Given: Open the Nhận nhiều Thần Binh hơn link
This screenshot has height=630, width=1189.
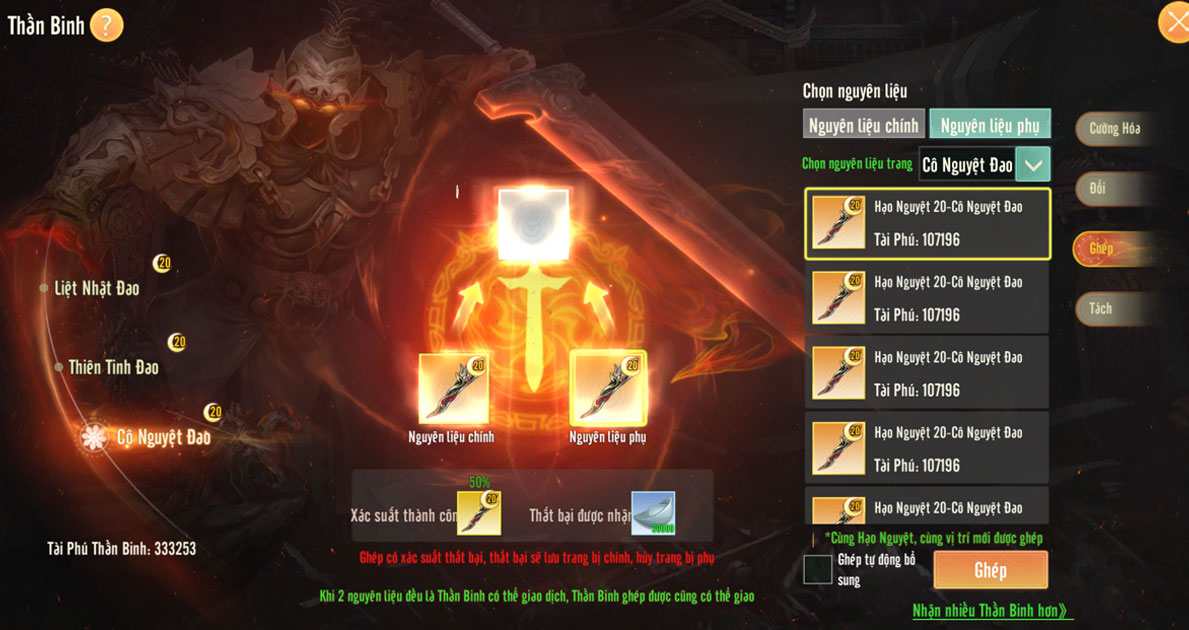Looking at the screenshot, I should [x=989, y=610].
